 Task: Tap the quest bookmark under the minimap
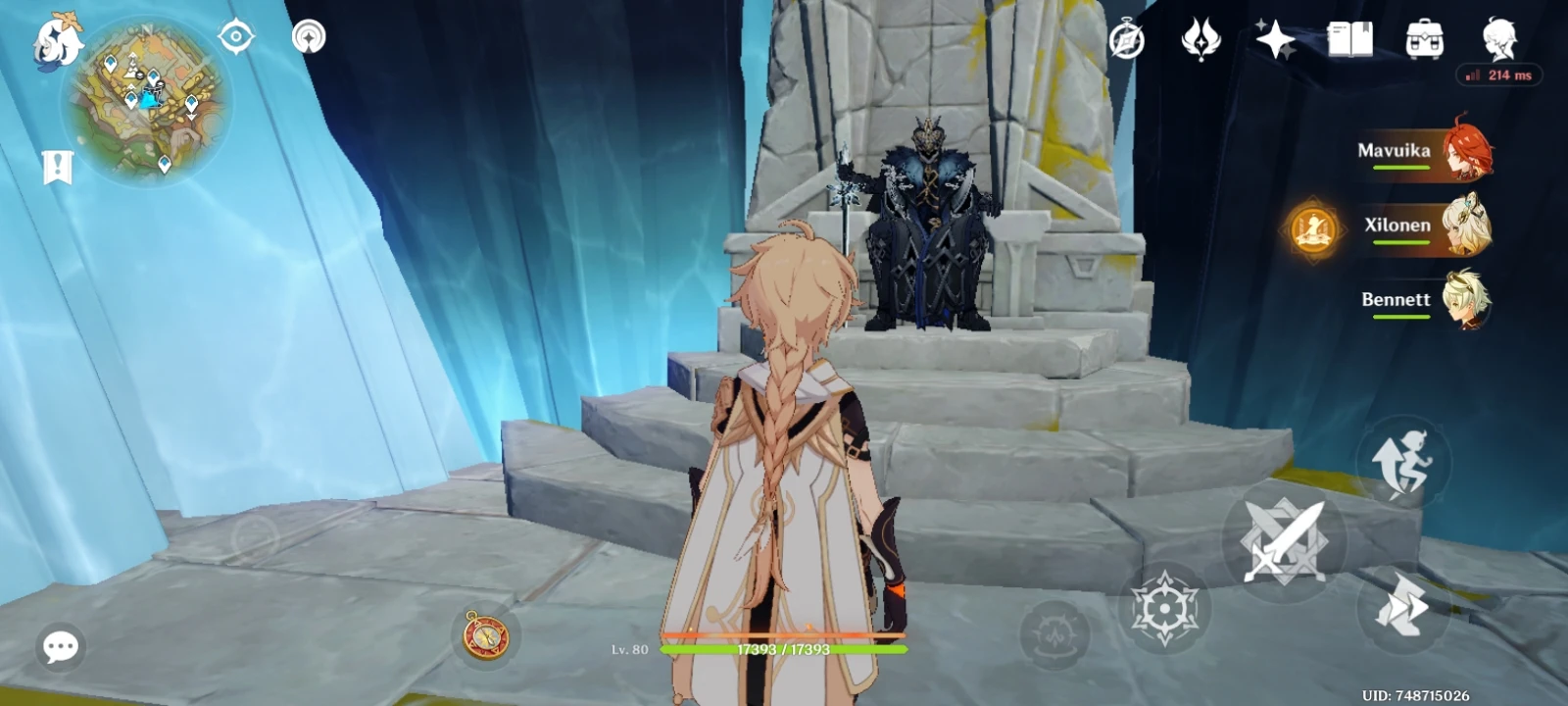59,165
